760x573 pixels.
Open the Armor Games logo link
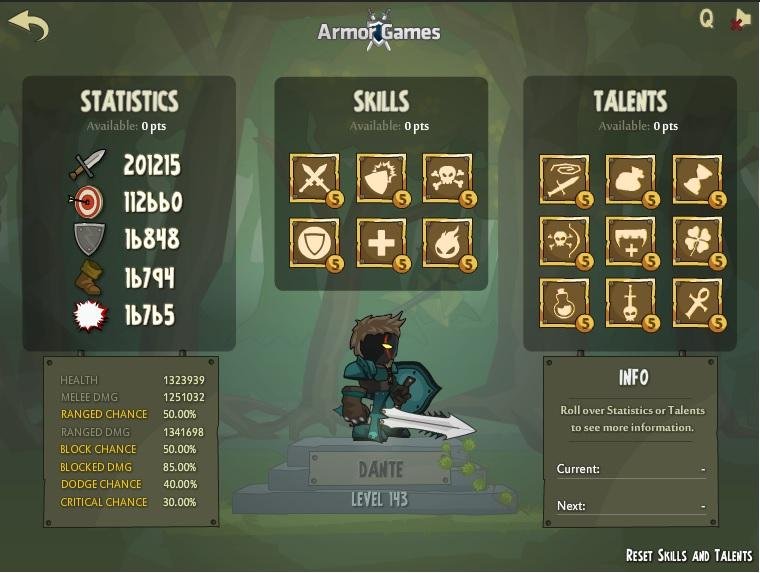(379, 31)
